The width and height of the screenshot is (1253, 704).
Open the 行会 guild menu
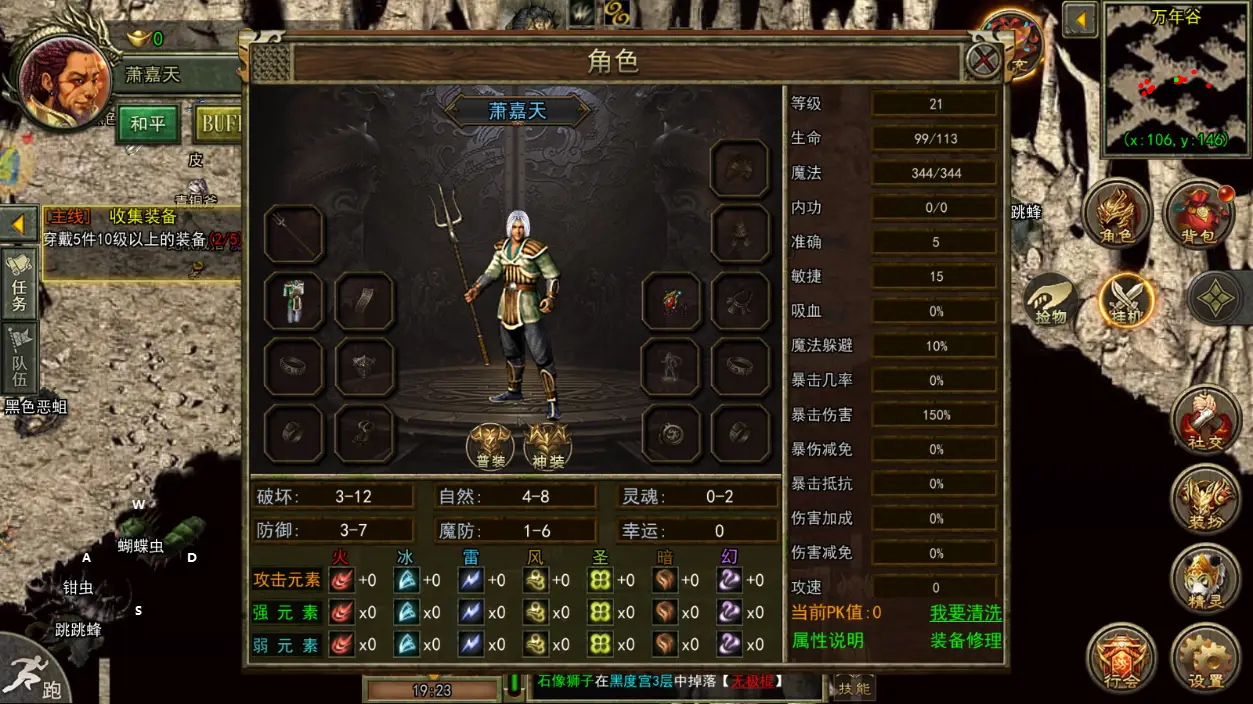[x=1121, y=658]
